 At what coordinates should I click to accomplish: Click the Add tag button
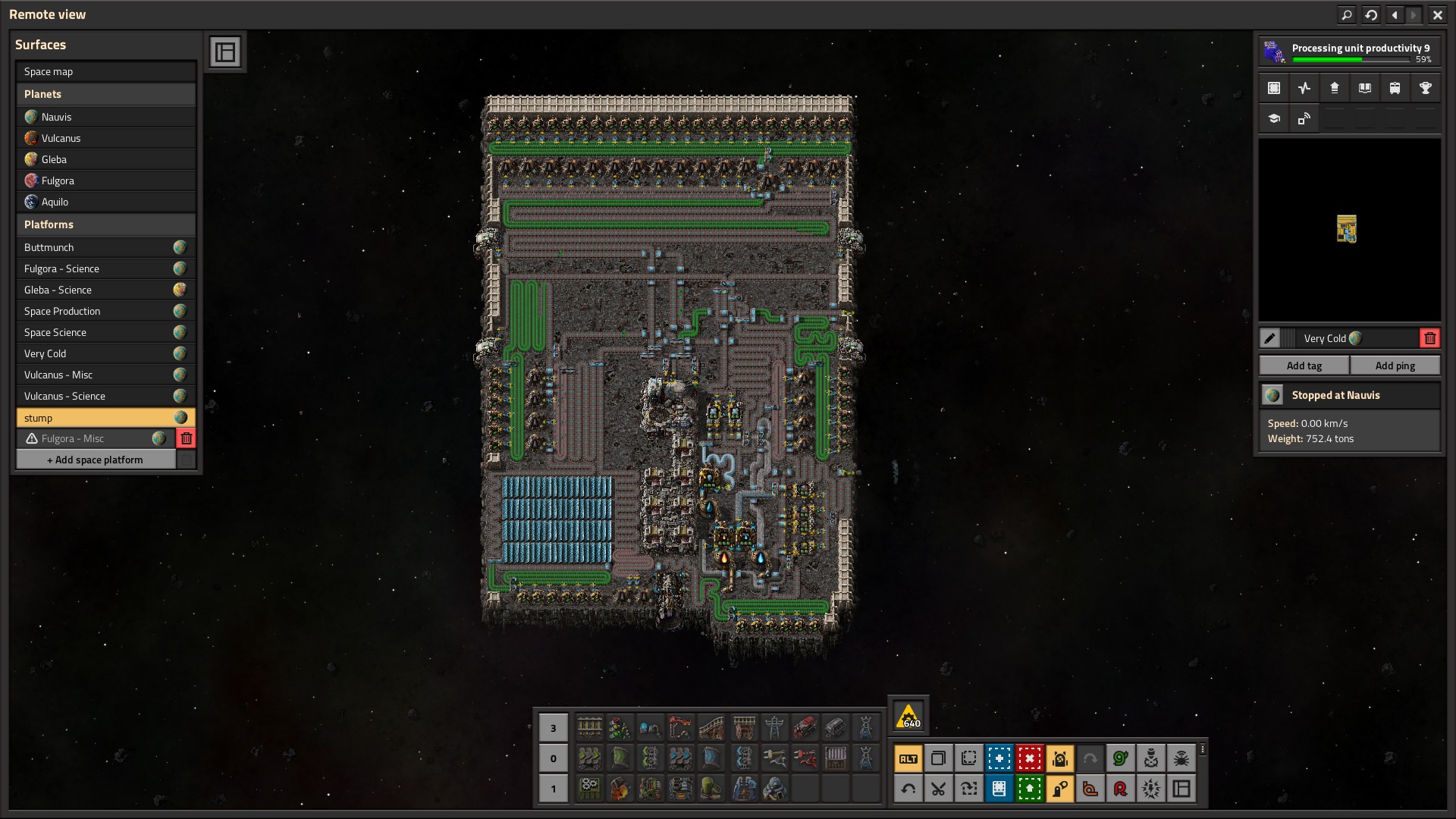[x=1304, y=366]
